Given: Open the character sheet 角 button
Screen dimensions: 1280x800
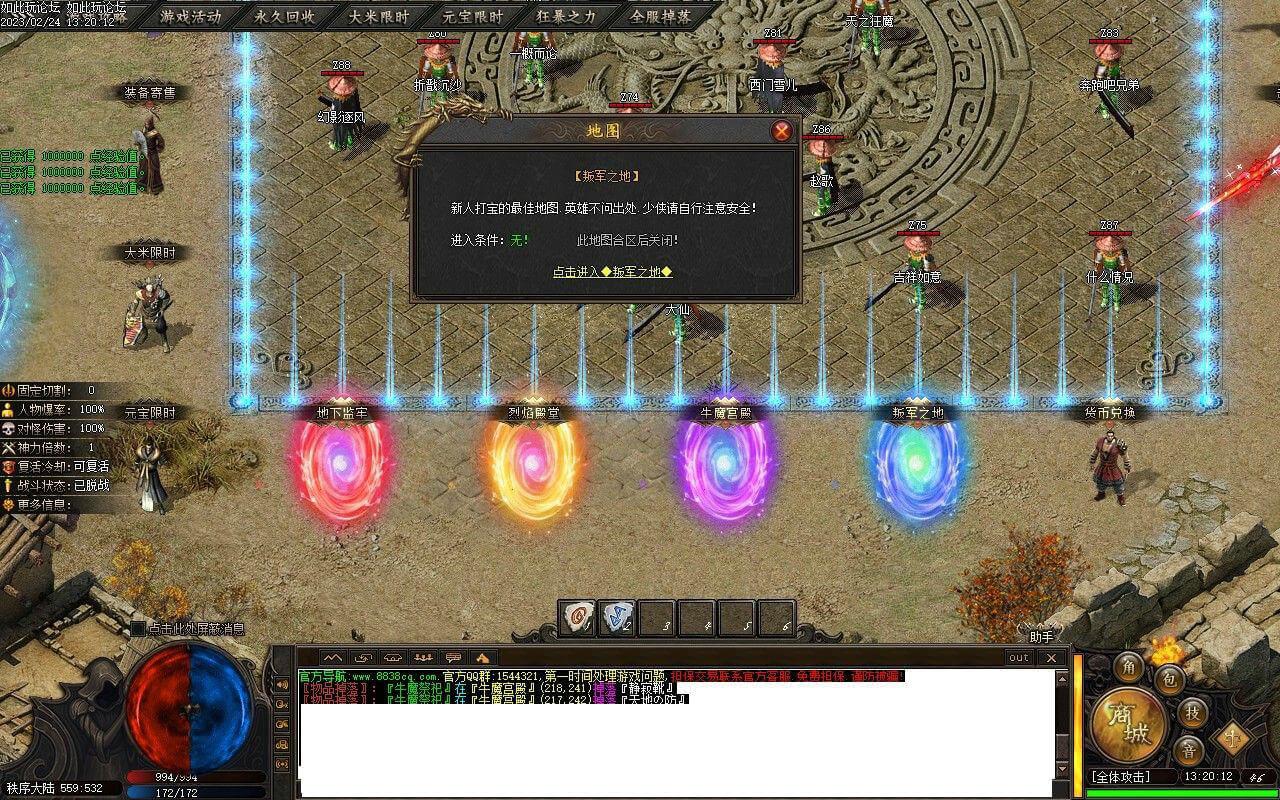Looking at the screenshot, I should tap(1129, 666).
